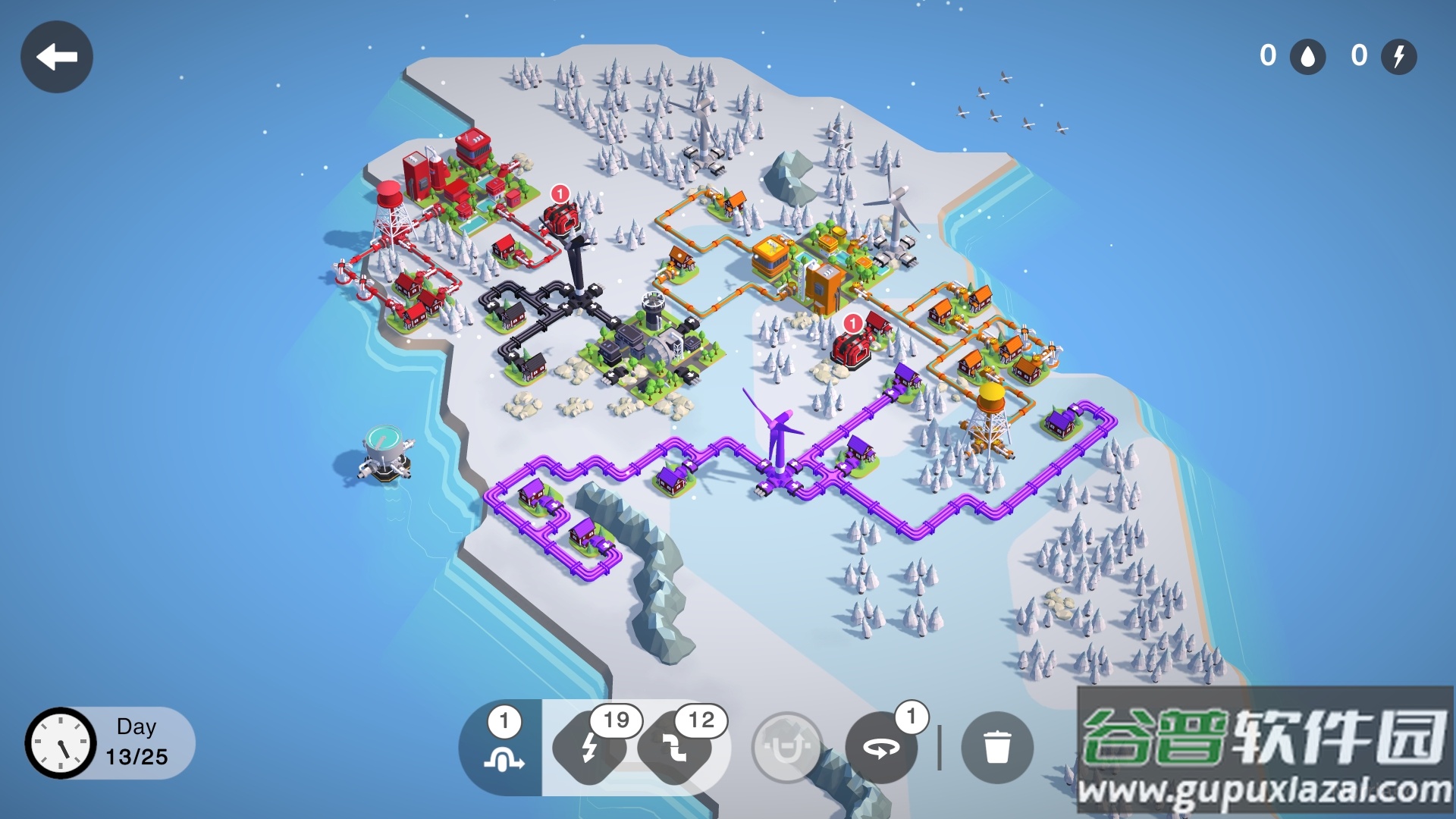Screen dimensions: 1456x819
Task: Activate the circular rotate arrow tool
Action: click(881, 748)
